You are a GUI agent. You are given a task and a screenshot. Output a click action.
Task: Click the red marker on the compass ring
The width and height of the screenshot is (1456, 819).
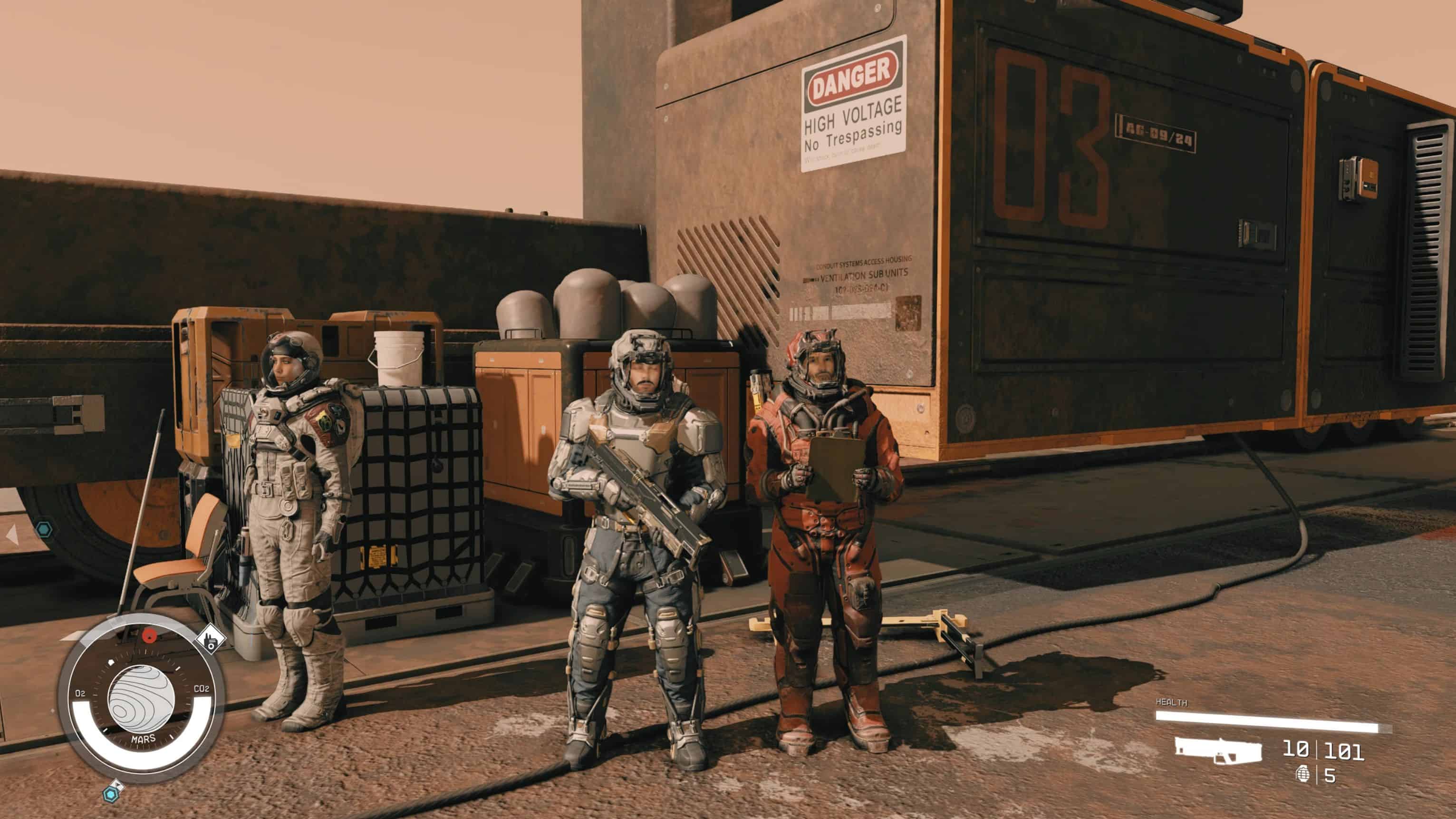[149, 635]
